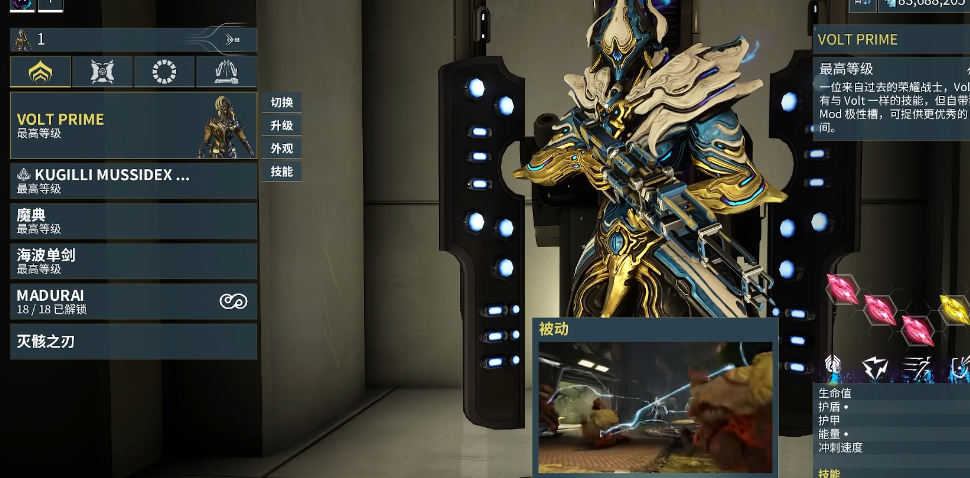Open the crossed-blades companion tab
This screenshot has height=478, width=970.
pyautogui.click(x=103, y=72)
